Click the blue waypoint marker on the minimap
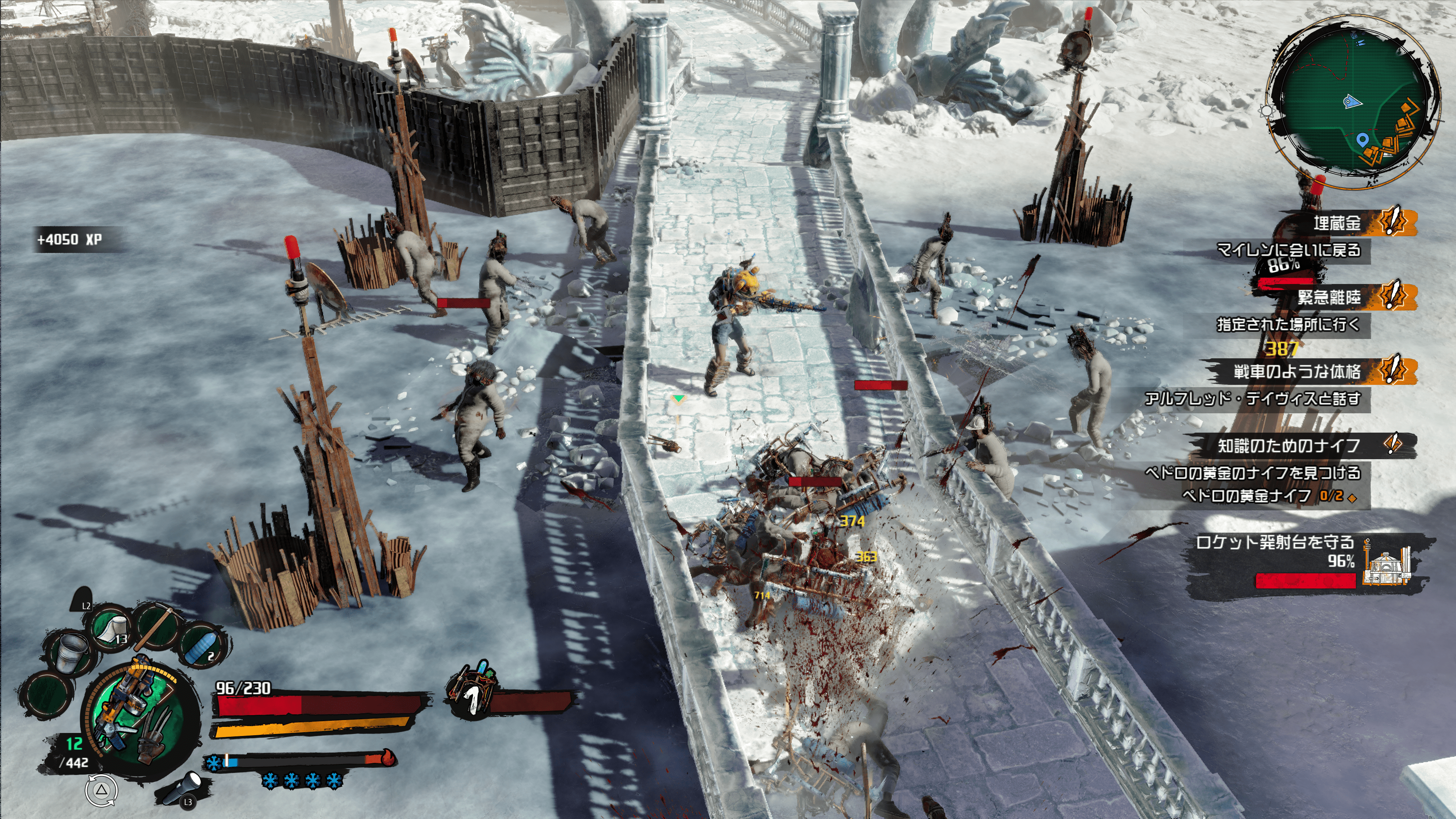The height and width of the screenshot is (819, 1456). click(1362, 139)
